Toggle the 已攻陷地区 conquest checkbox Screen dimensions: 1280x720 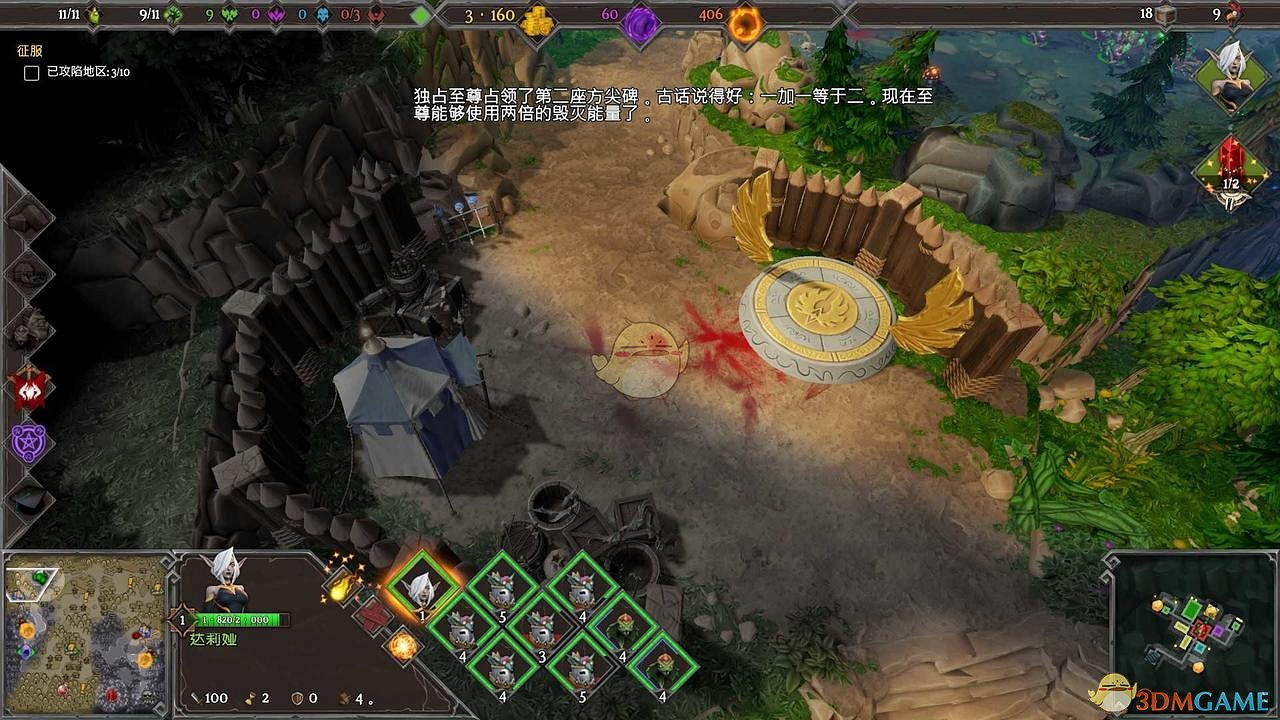pos(31,74)
